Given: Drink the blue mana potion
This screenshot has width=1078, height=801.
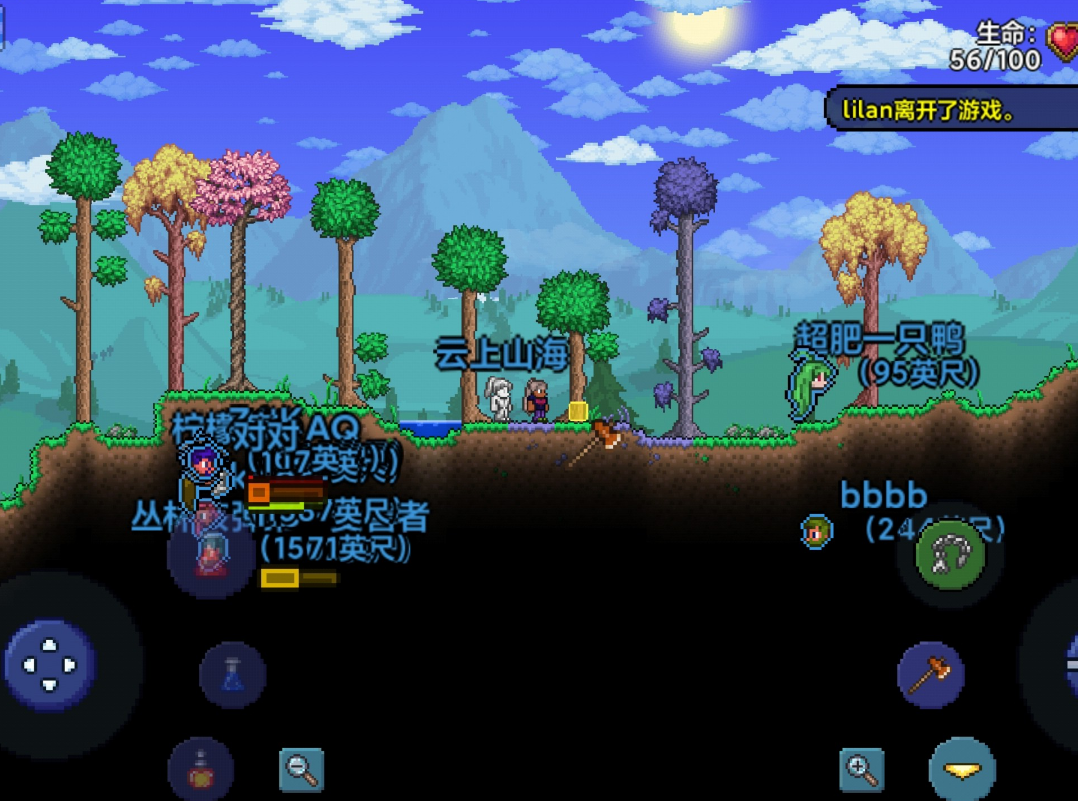Looking at the screenshot, I should coord(232,675).
